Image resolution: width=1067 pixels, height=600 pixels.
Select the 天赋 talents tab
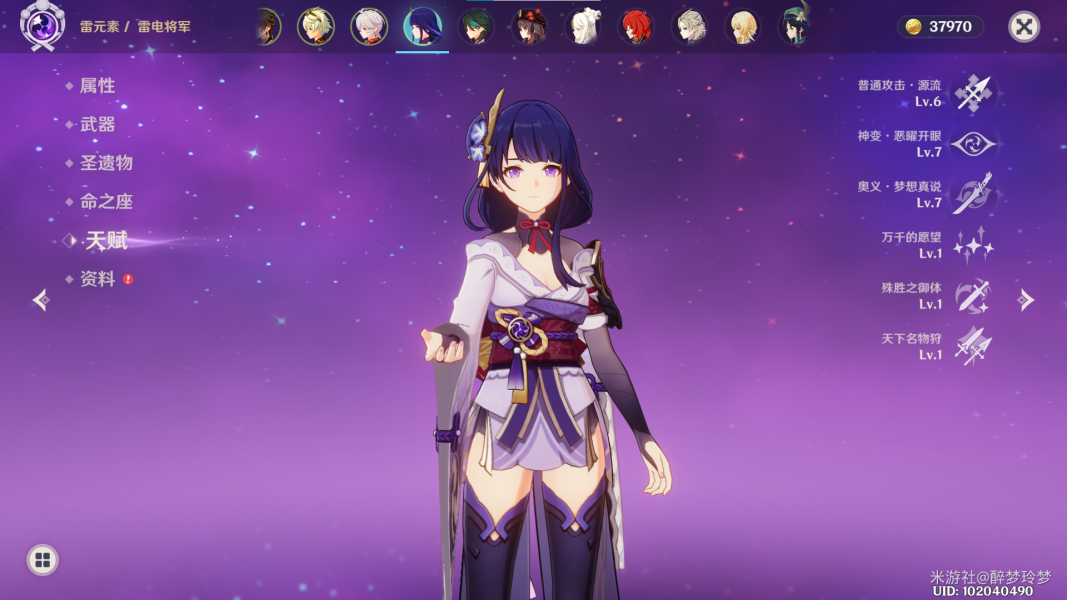(x=105, y=240)
